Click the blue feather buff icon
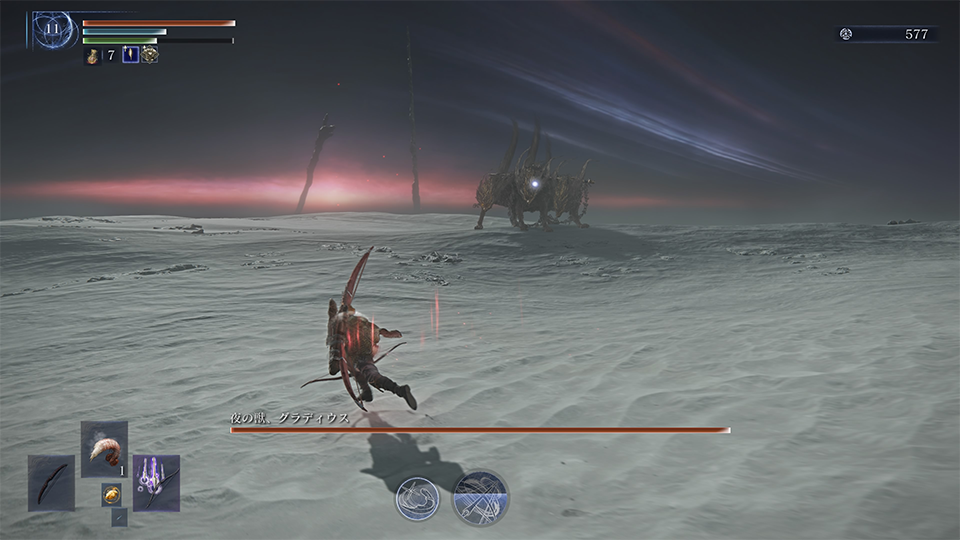Viewport: 960px width, 540px height. [x=130, y=55]
